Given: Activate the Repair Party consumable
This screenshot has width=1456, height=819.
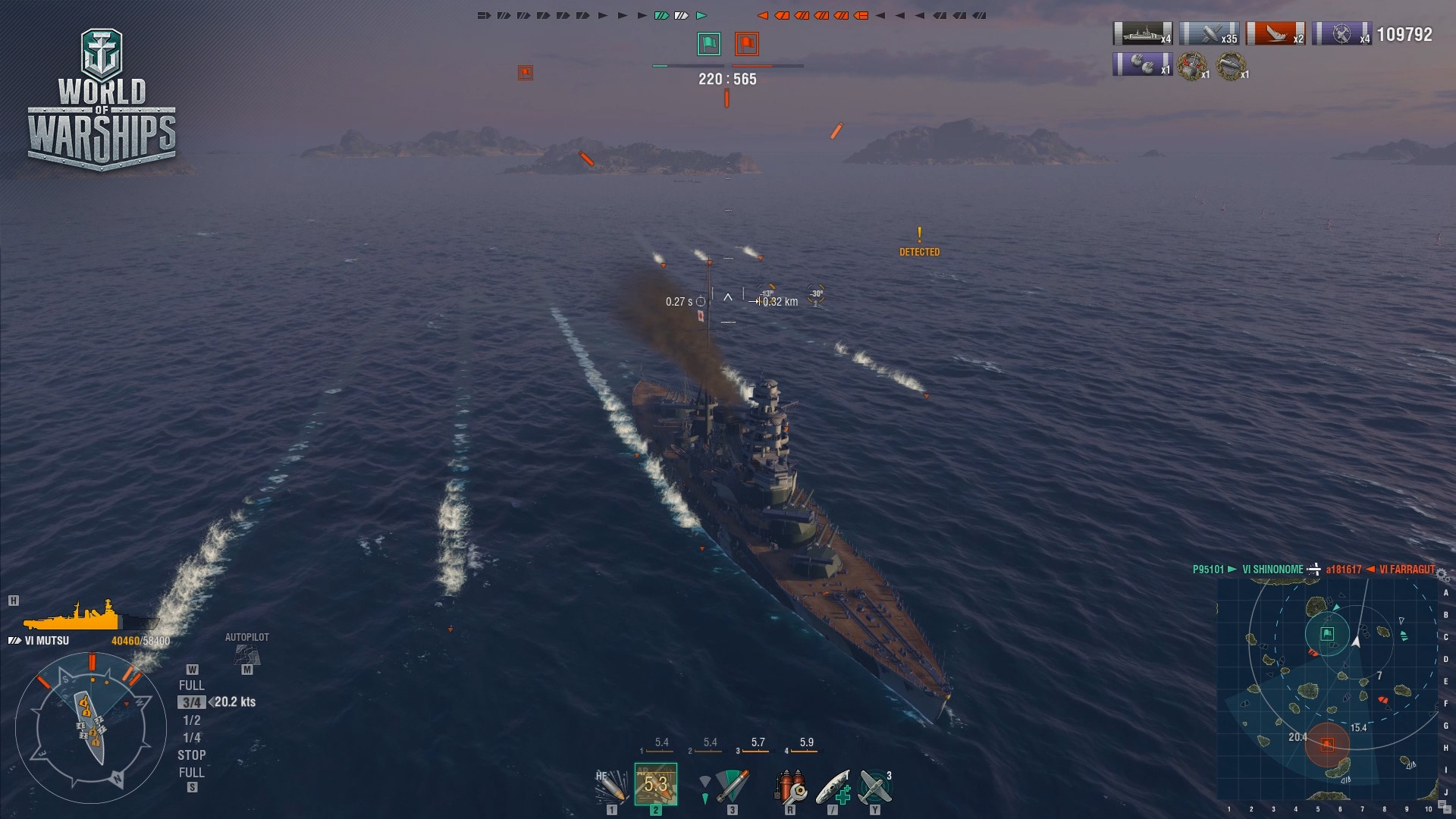Looking at the screenshot, I should (834, 787).
